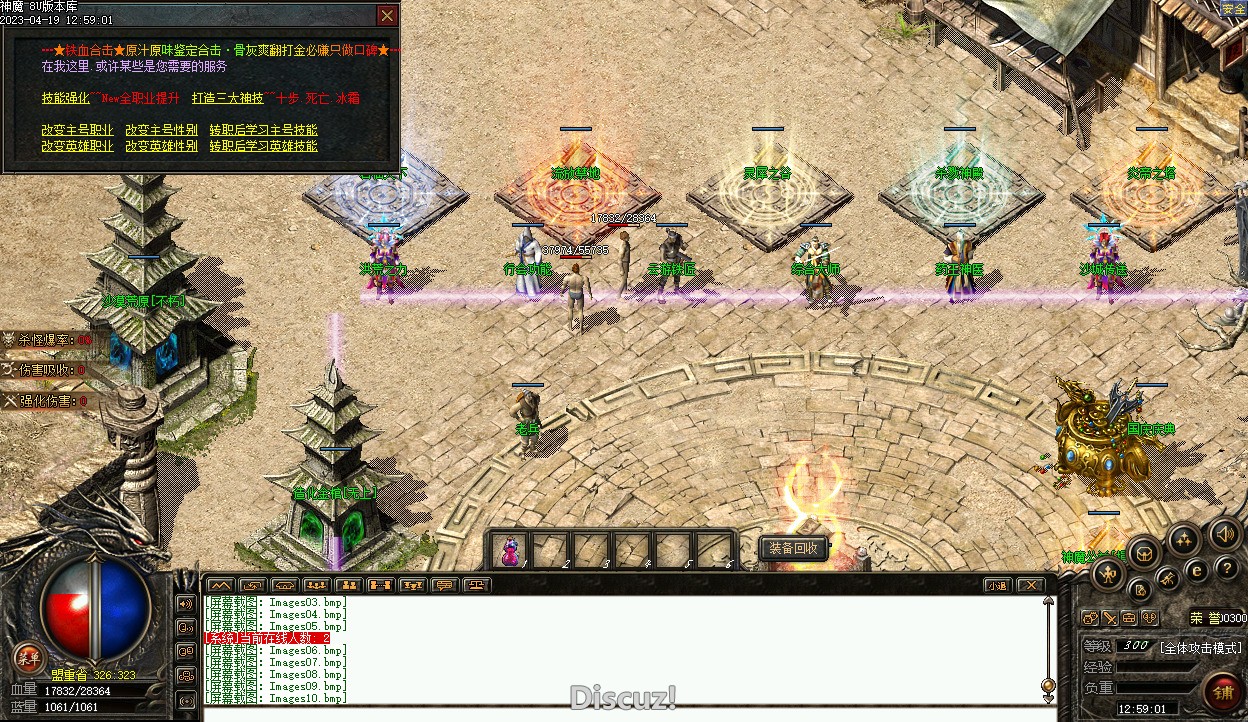
Task: Open the character figure round button
Action: [x=1108, y=573]
